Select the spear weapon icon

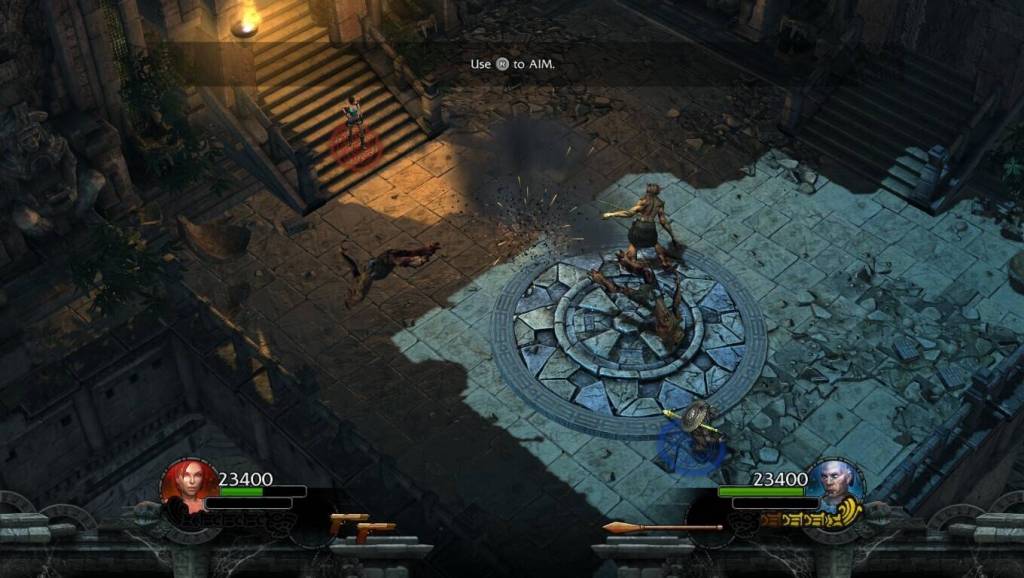[662, 527]
